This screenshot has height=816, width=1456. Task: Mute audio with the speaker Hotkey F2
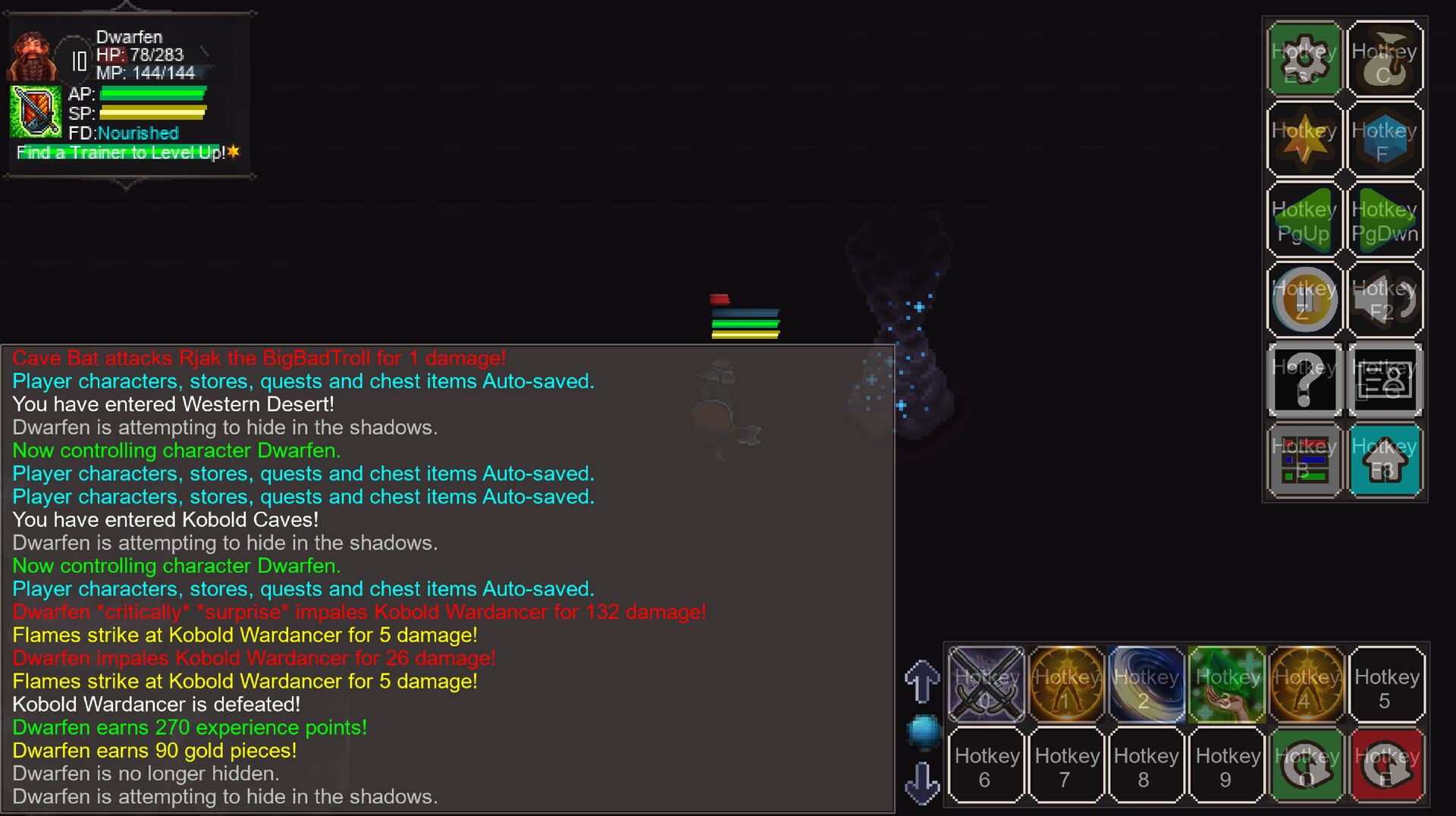pyautogui.click(x=1385, y=300)
